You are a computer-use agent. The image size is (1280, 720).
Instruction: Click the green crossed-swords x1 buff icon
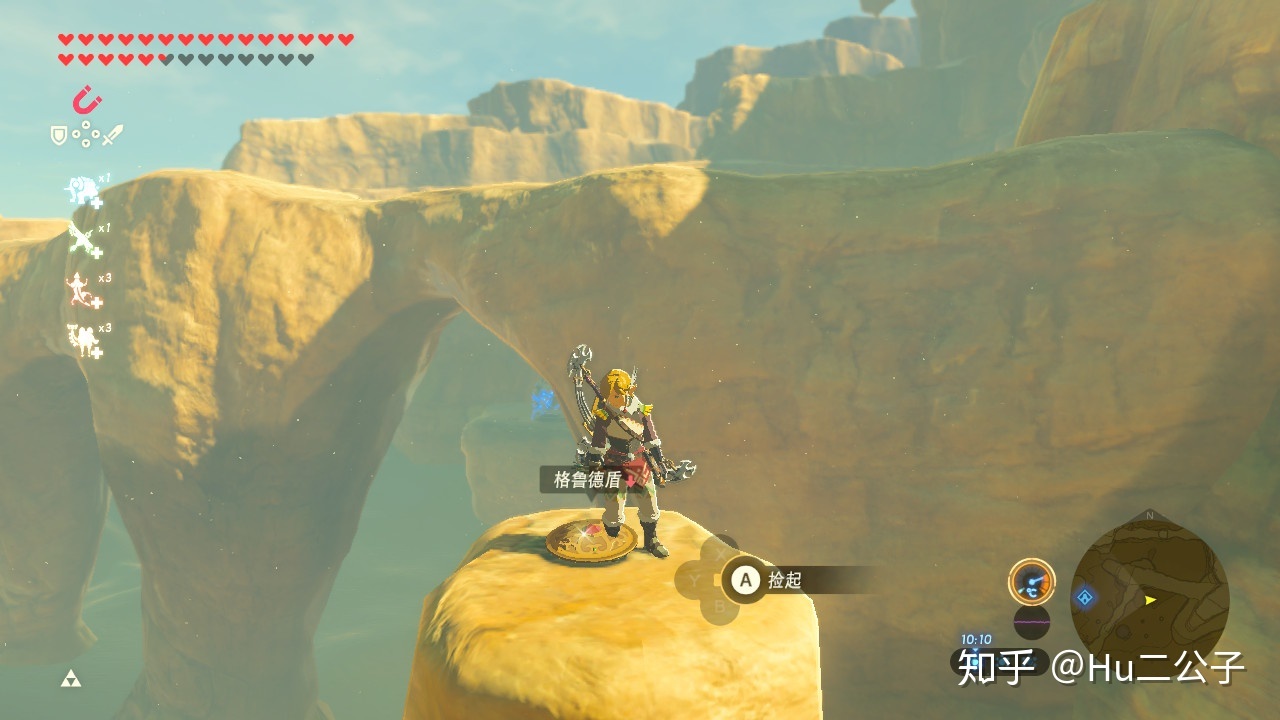[x=82, y=240]
